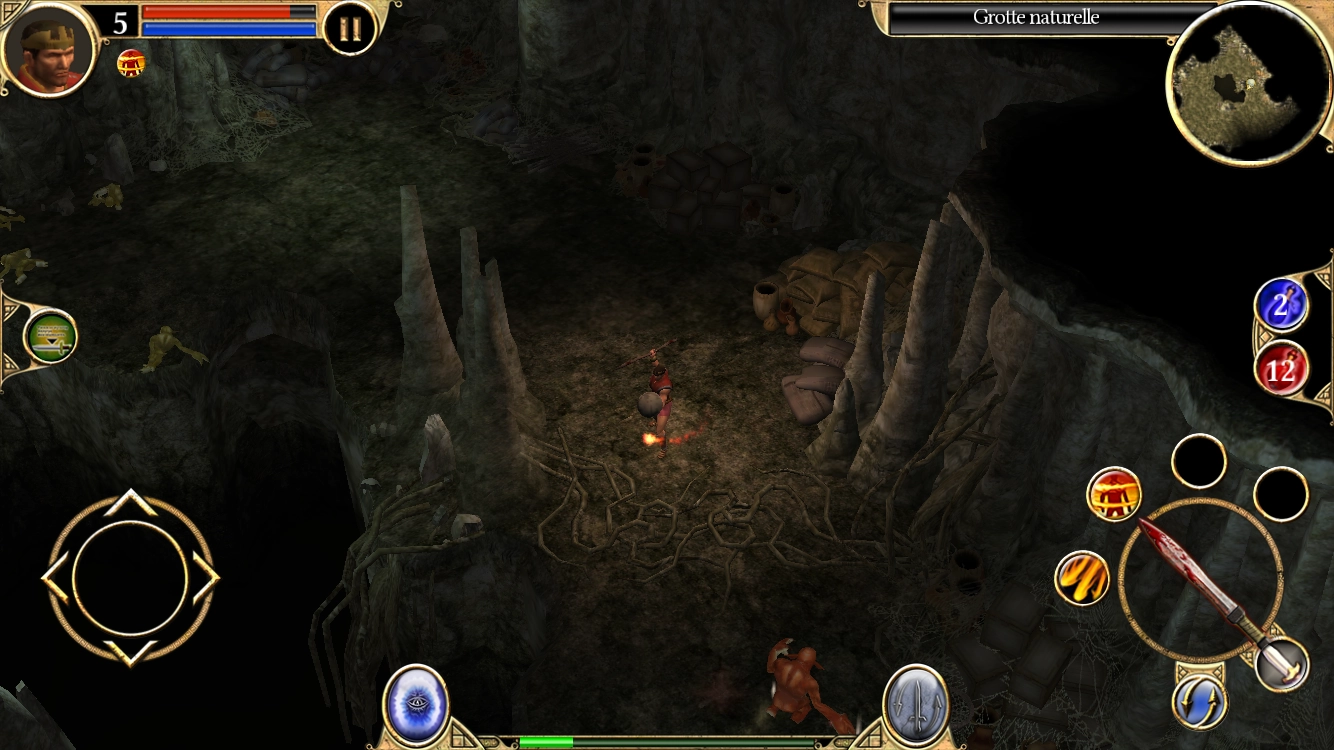Viewport: 1334px width, 750px height.
Task: Open the hero portrait character menu
Action: coord(48,50)
